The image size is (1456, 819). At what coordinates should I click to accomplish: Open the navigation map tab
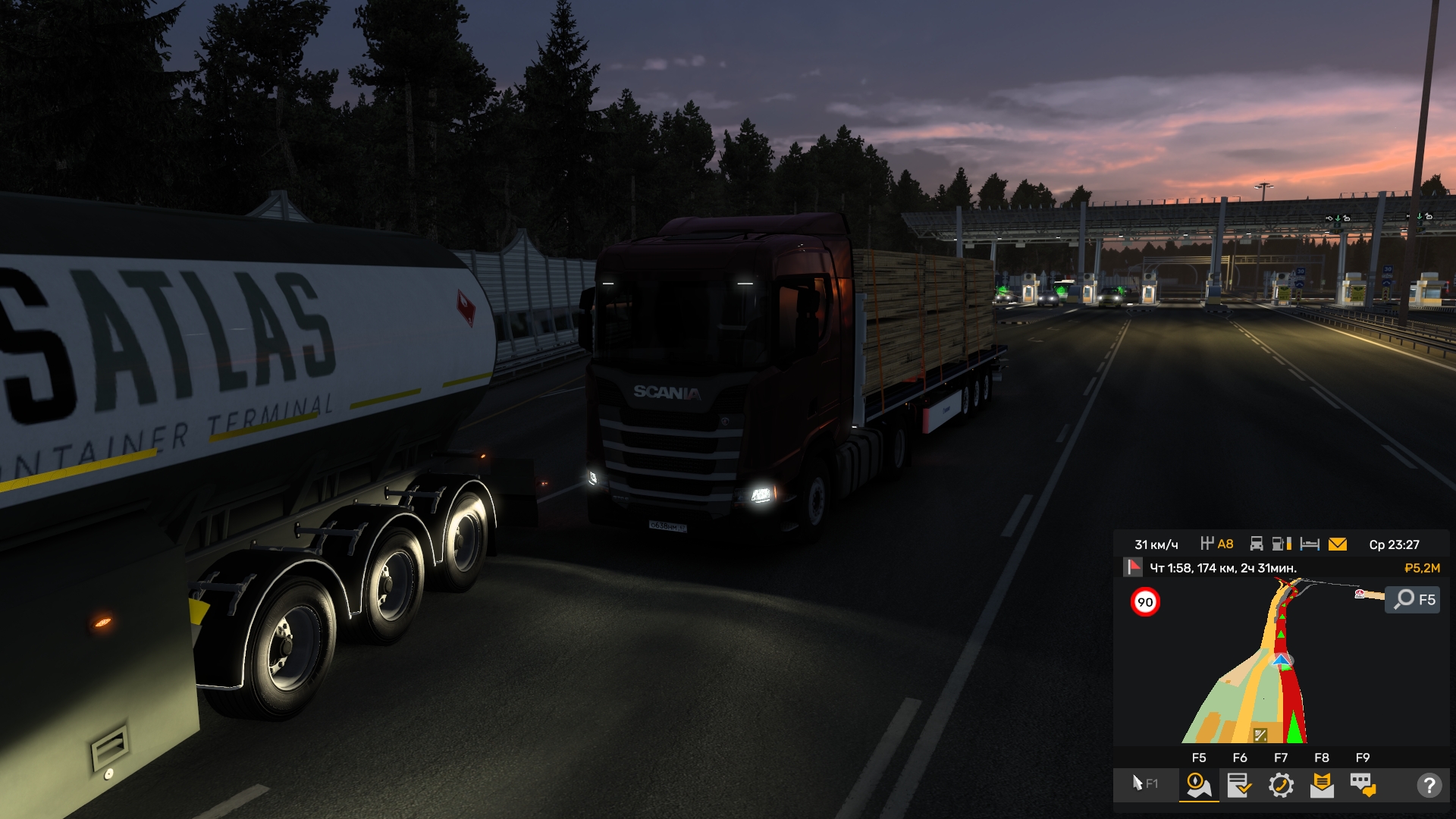click(1198, 785)
